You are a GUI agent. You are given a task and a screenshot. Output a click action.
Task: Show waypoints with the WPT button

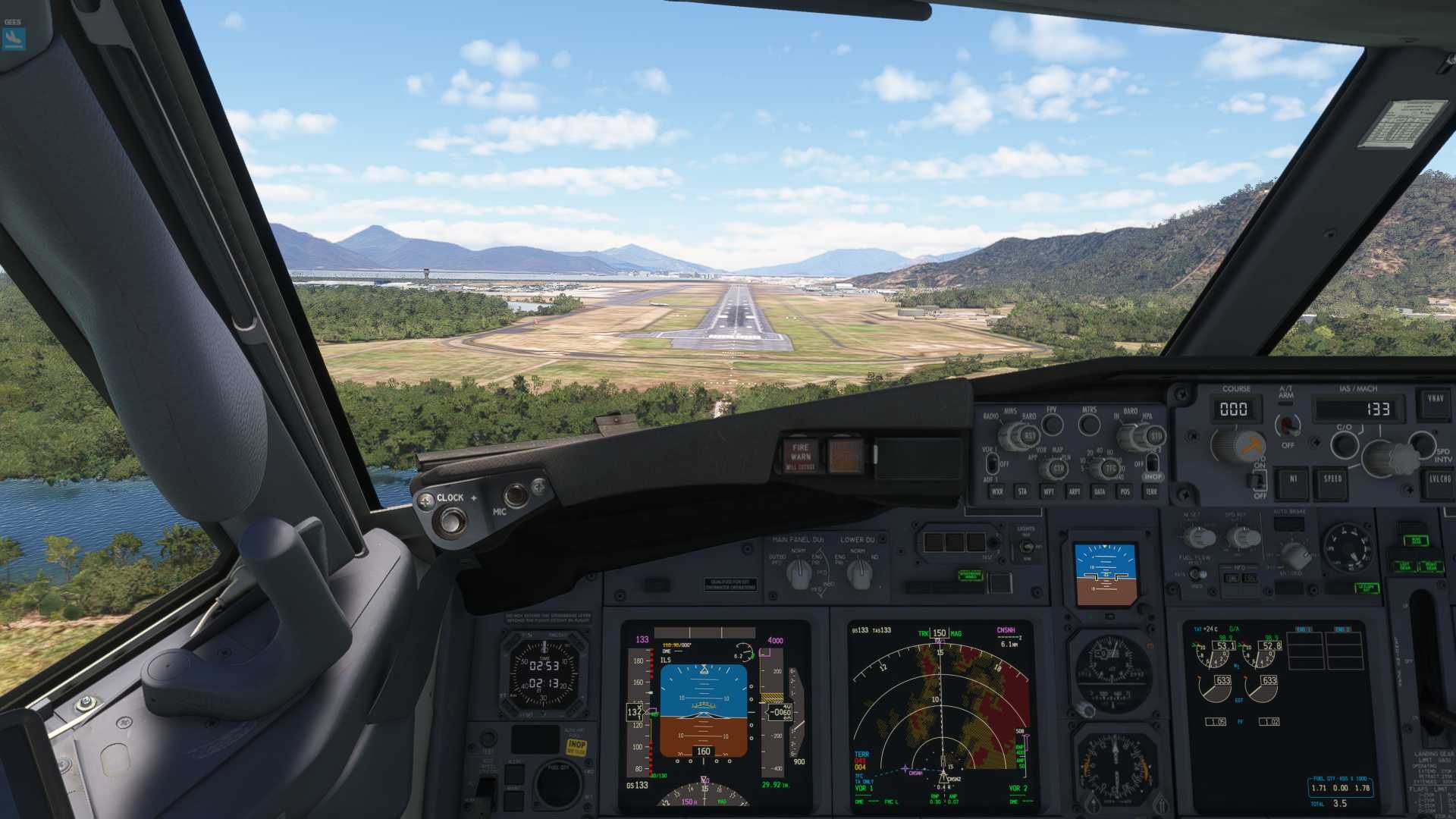[1048, 492]
